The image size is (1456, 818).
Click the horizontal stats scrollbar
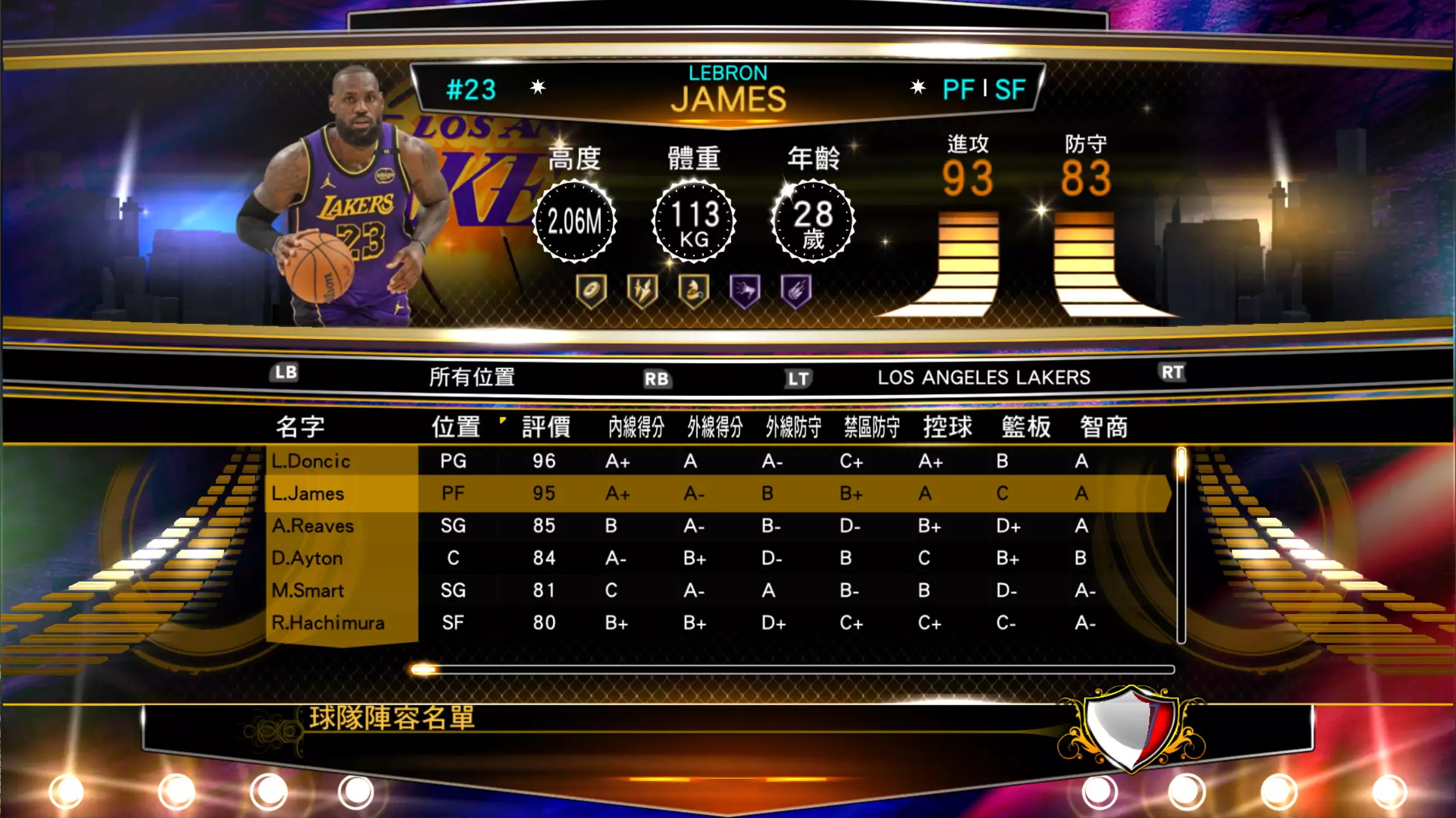[x=792, y=669]
